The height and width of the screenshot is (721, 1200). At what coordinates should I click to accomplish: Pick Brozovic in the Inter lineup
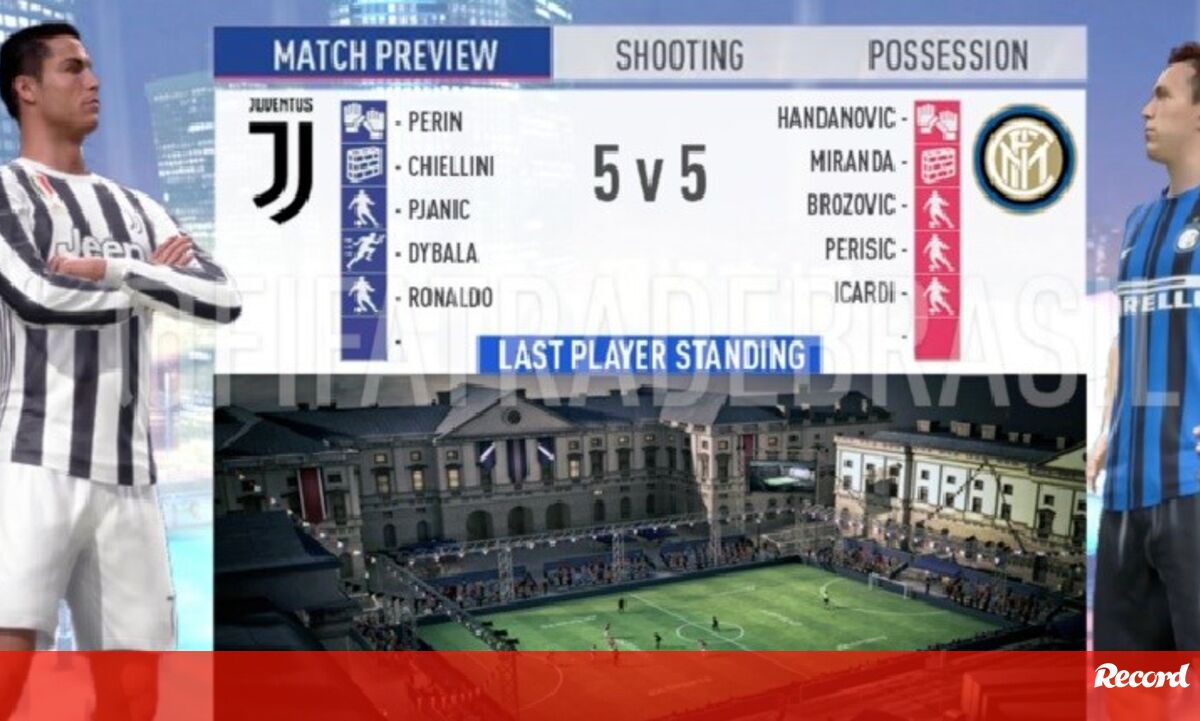pos(851,205)
